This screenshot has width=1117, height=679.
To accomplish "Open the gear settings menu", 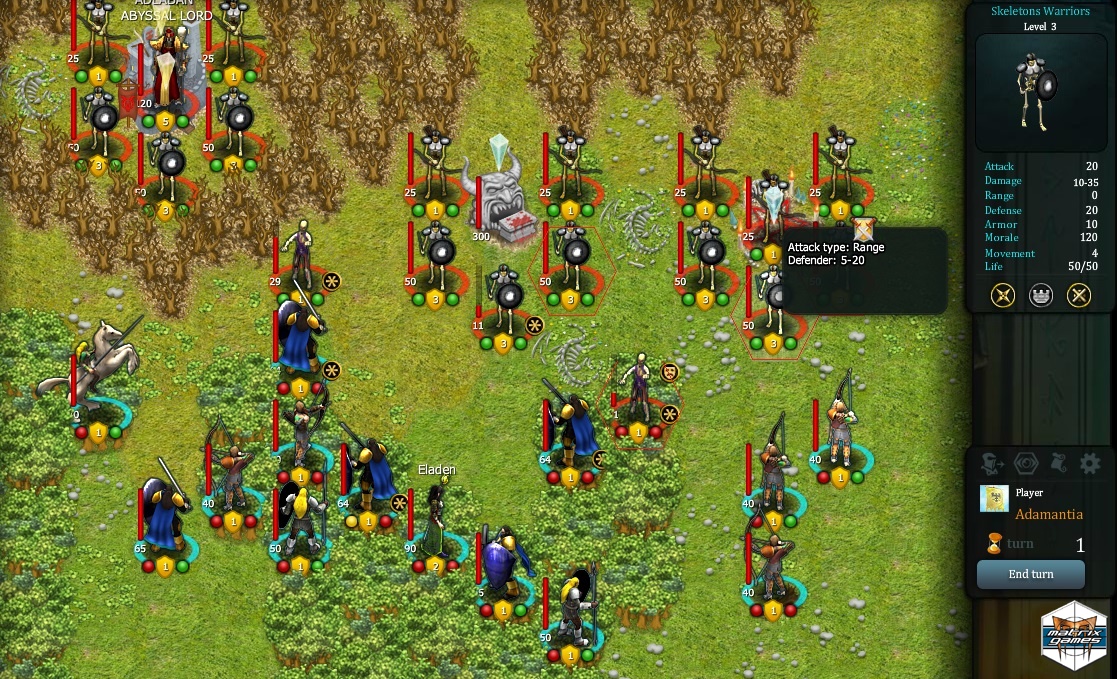I will 1090,463.
